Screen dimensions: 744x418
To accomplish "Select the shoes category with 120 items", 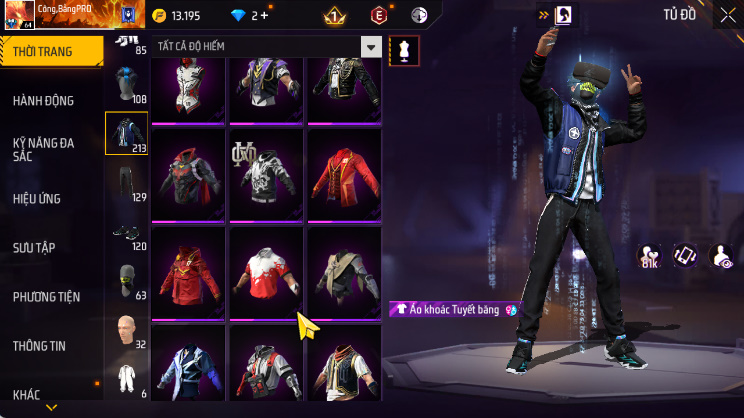I will (x=126, y=233).
